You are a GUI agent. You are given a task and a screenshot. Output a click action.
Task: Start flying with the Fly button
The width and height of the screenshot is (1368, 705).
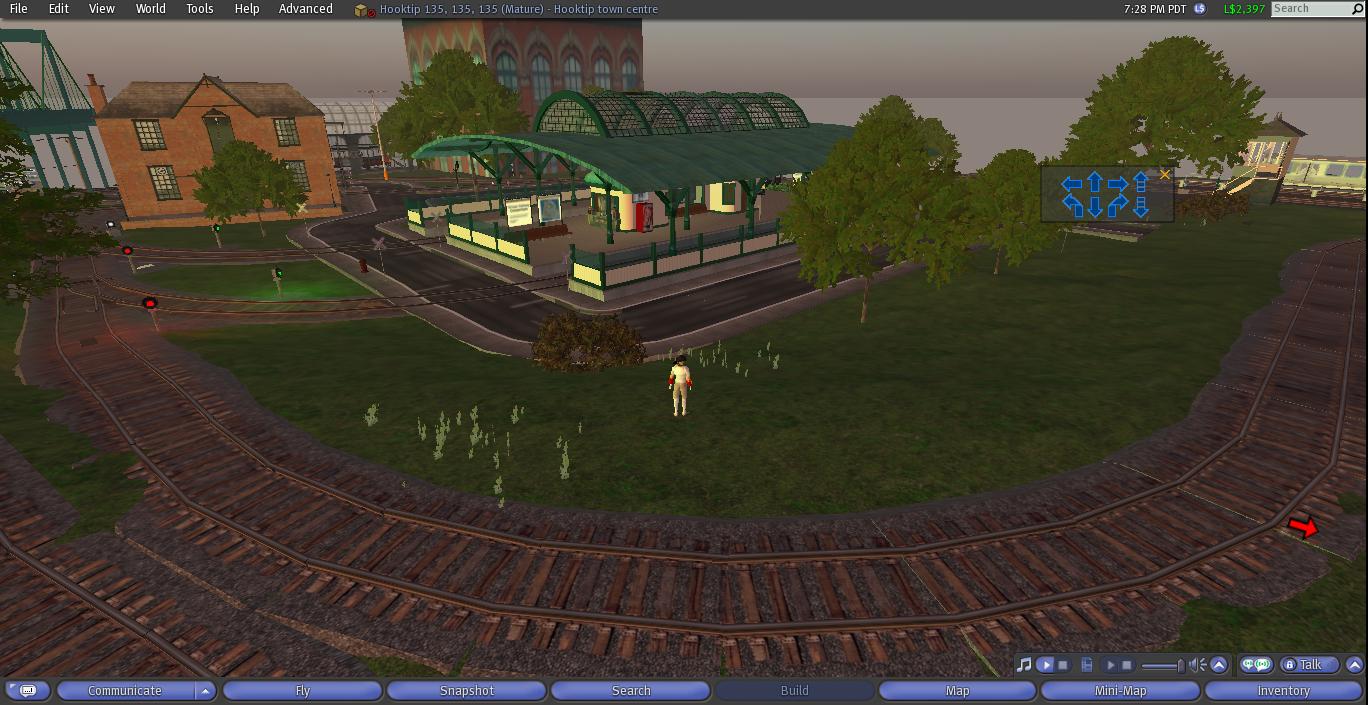click(303, 691)
